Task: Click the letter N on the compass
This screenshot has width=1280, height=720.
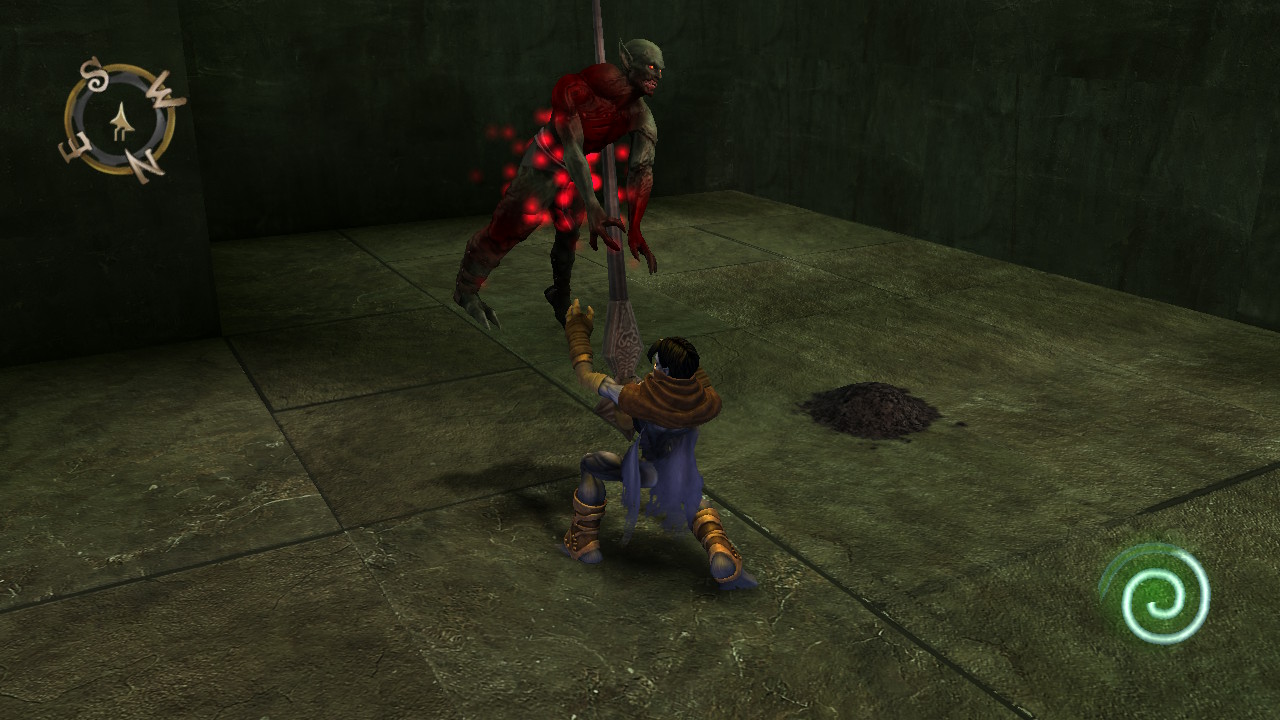Action: [x=142, y=160]
